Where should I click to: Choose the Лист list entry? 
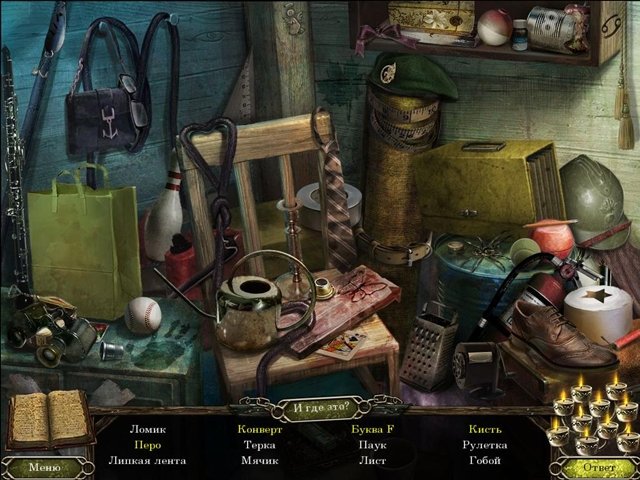(x=373, y=461)
